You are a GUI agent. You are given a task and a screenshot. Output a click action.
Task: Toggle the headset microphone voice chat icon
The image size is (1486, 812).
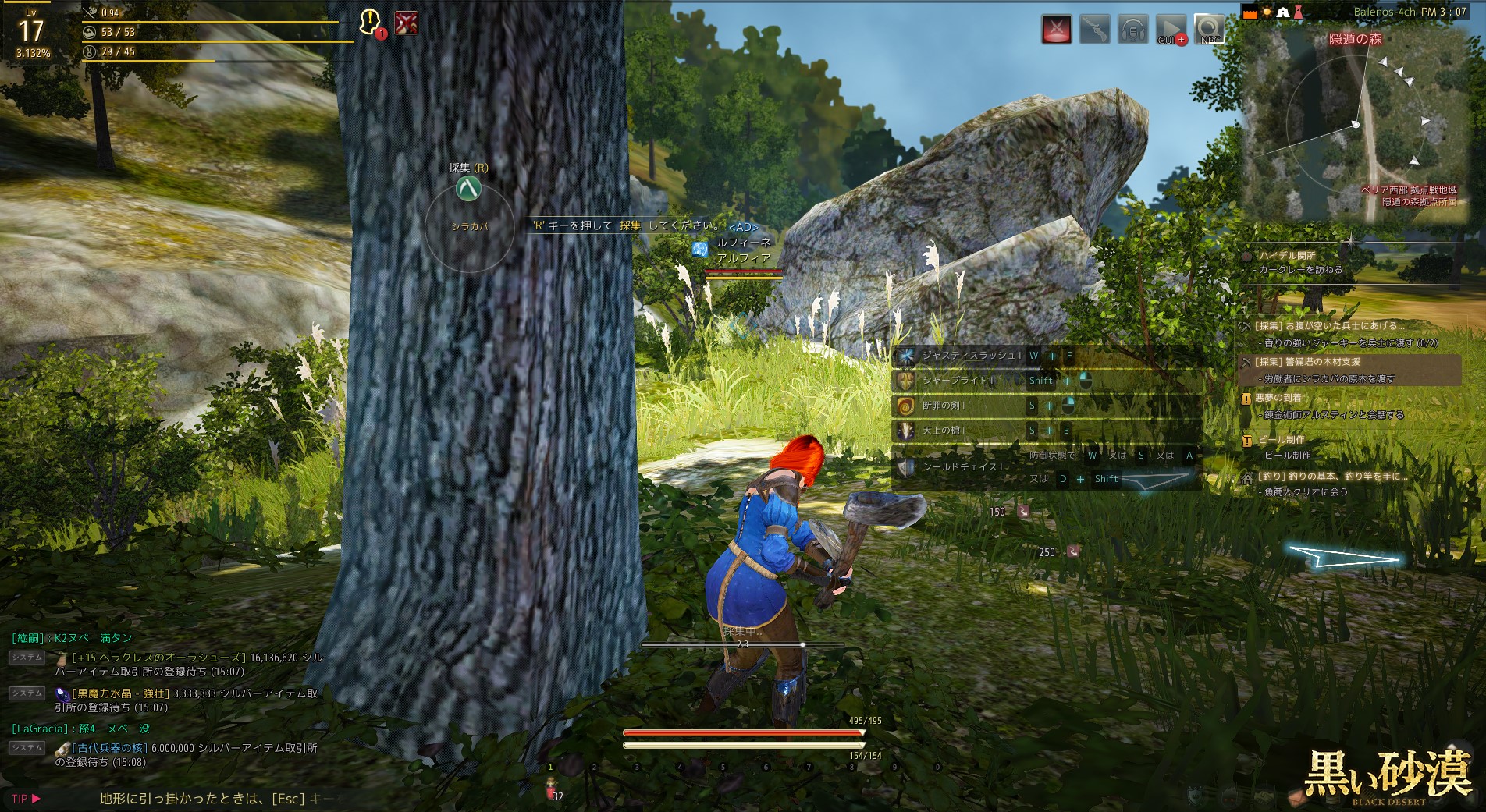(x=1132, y=30)
